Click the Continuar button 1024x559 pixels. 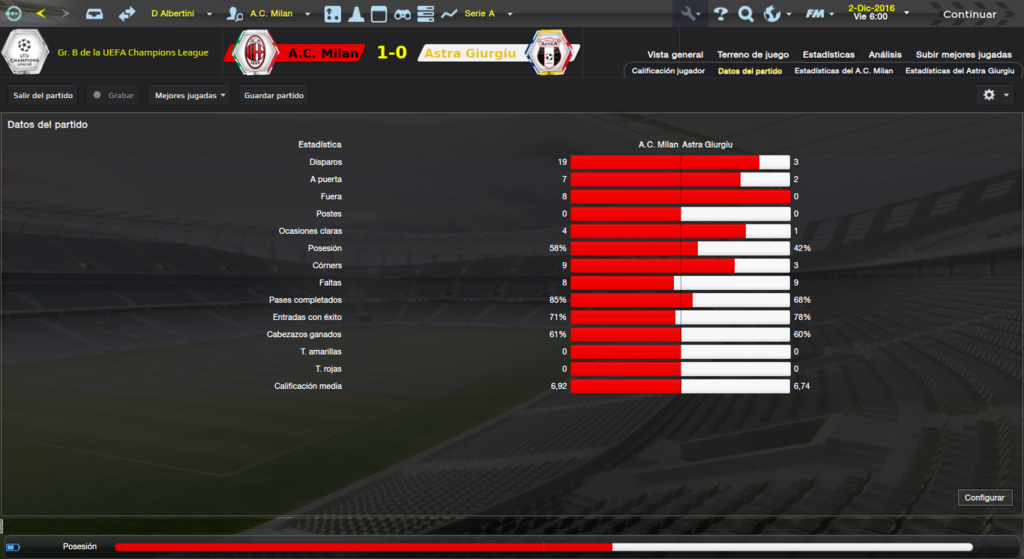coord(969,14)
